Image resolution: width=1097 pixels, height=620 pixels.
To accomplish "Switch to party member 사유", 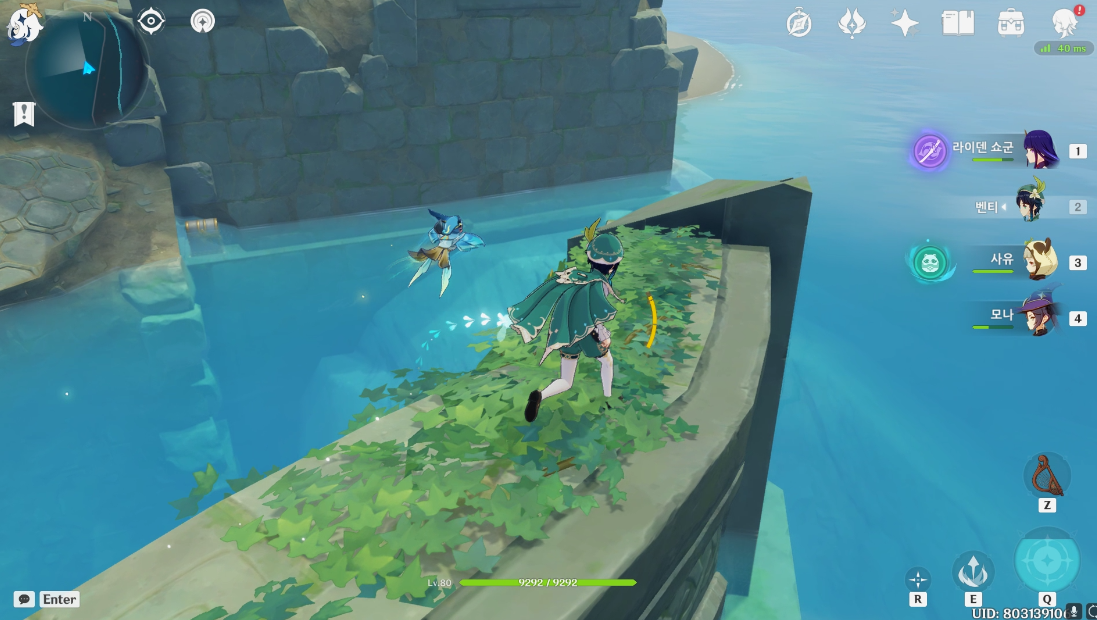I will (x=1040, y=261).
